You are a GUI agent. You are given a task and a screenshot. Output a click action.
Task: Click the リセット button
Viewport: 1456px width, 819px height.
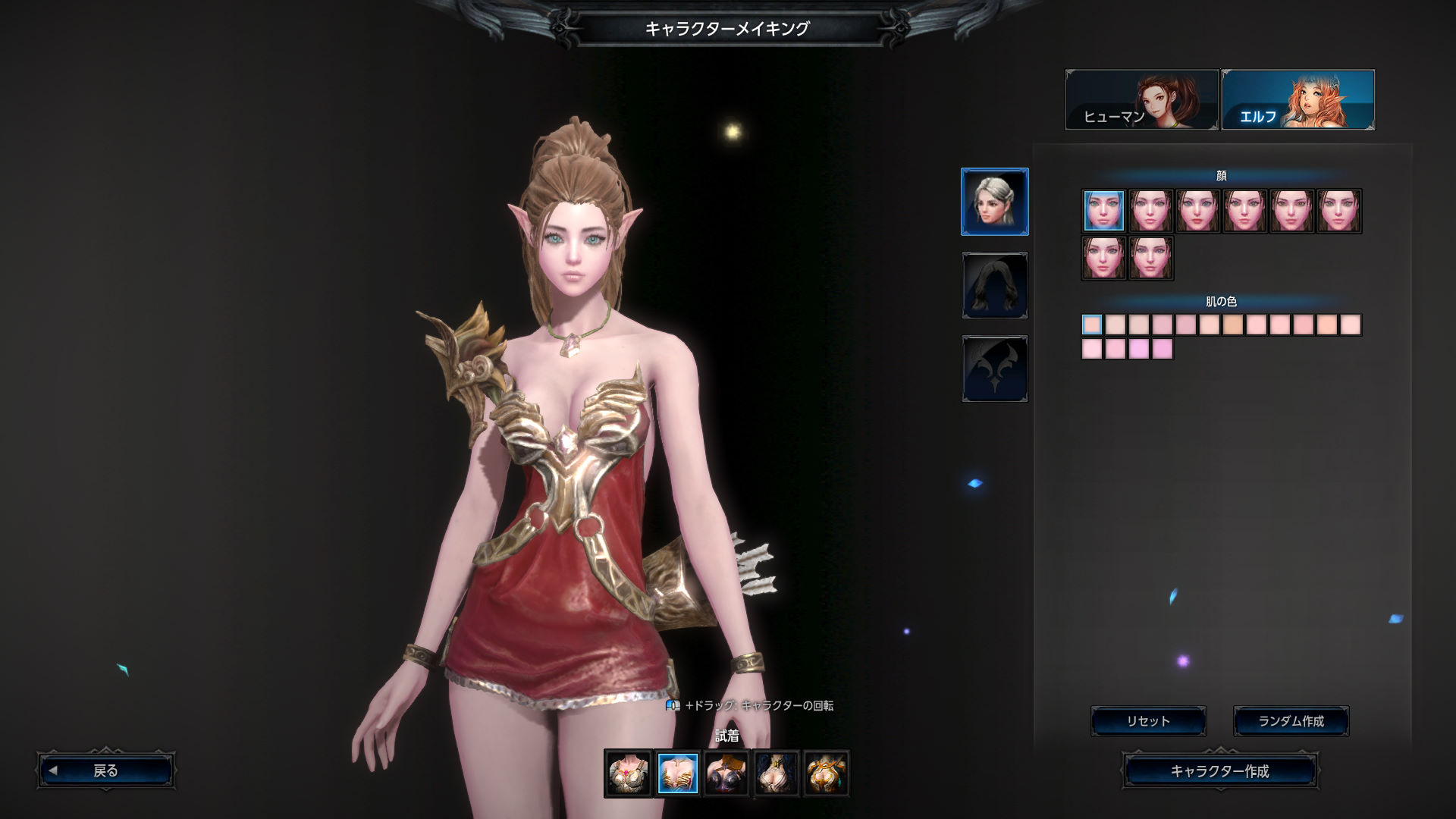[1148, 721]
